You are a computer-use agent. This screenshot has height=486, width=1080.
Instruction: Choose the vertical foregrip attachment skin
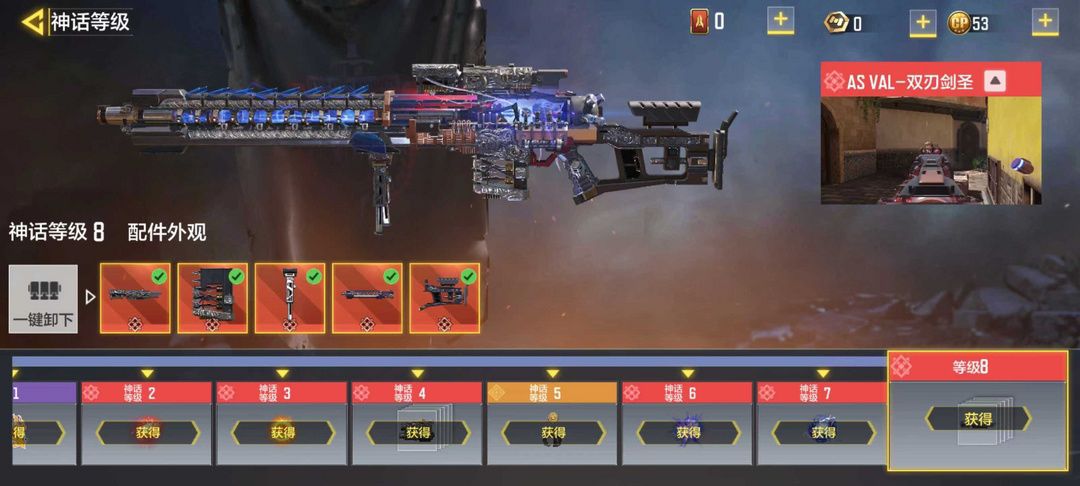290,298
